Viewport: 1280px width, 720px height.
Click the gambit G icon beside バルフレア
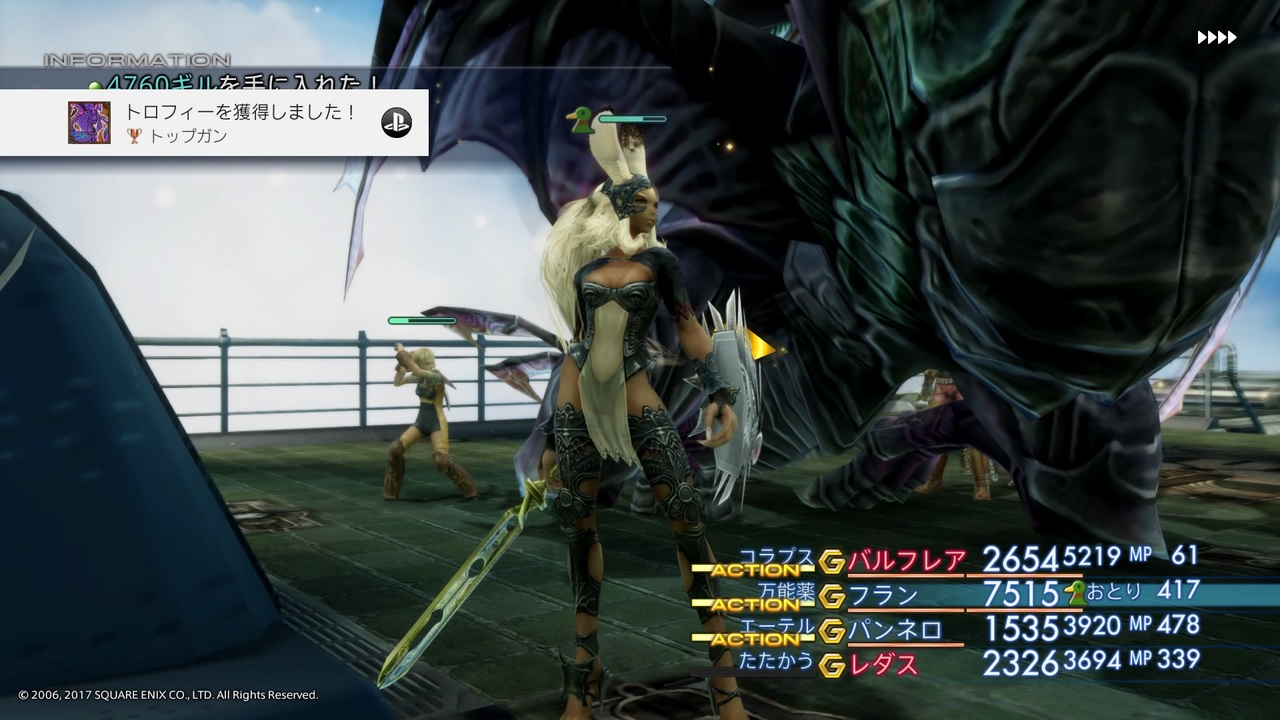(x=832, y=562)
